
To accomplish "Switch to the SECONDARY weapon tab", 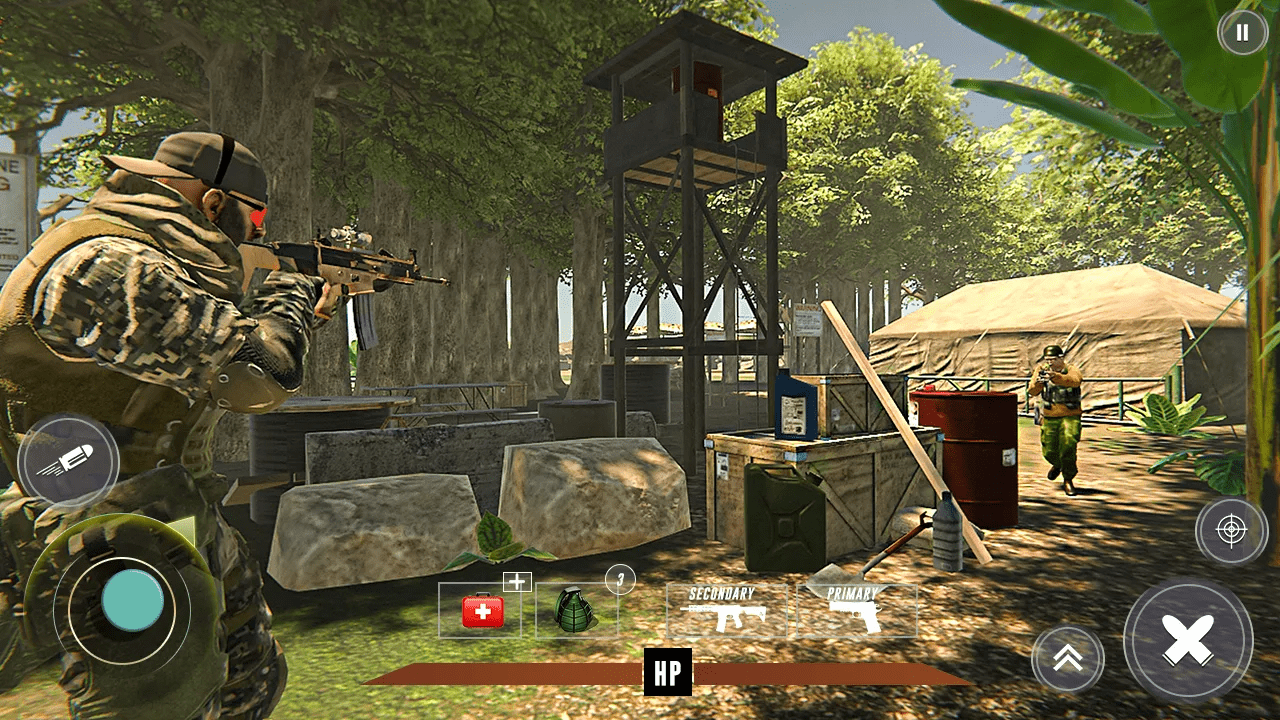I will tap(720, 591).
